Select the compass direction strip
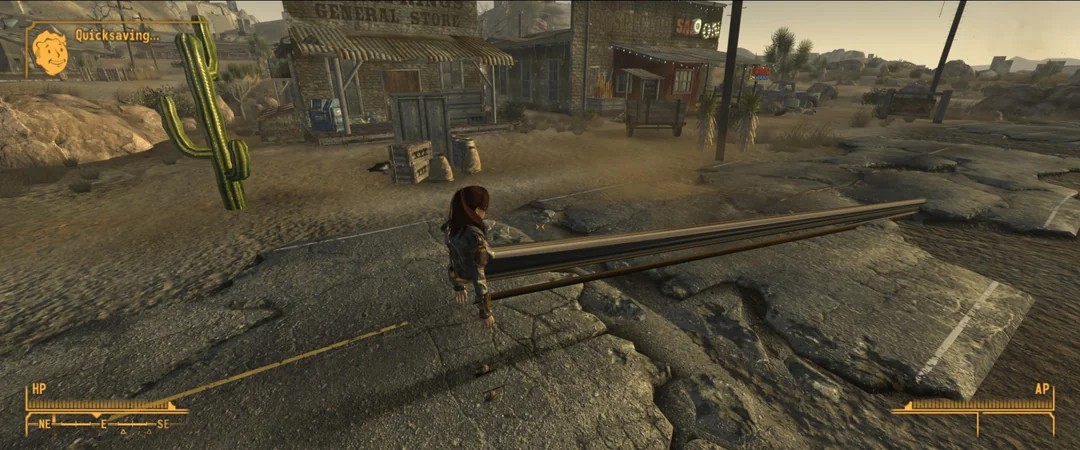 pyautogui.click(x=105, y=424)
